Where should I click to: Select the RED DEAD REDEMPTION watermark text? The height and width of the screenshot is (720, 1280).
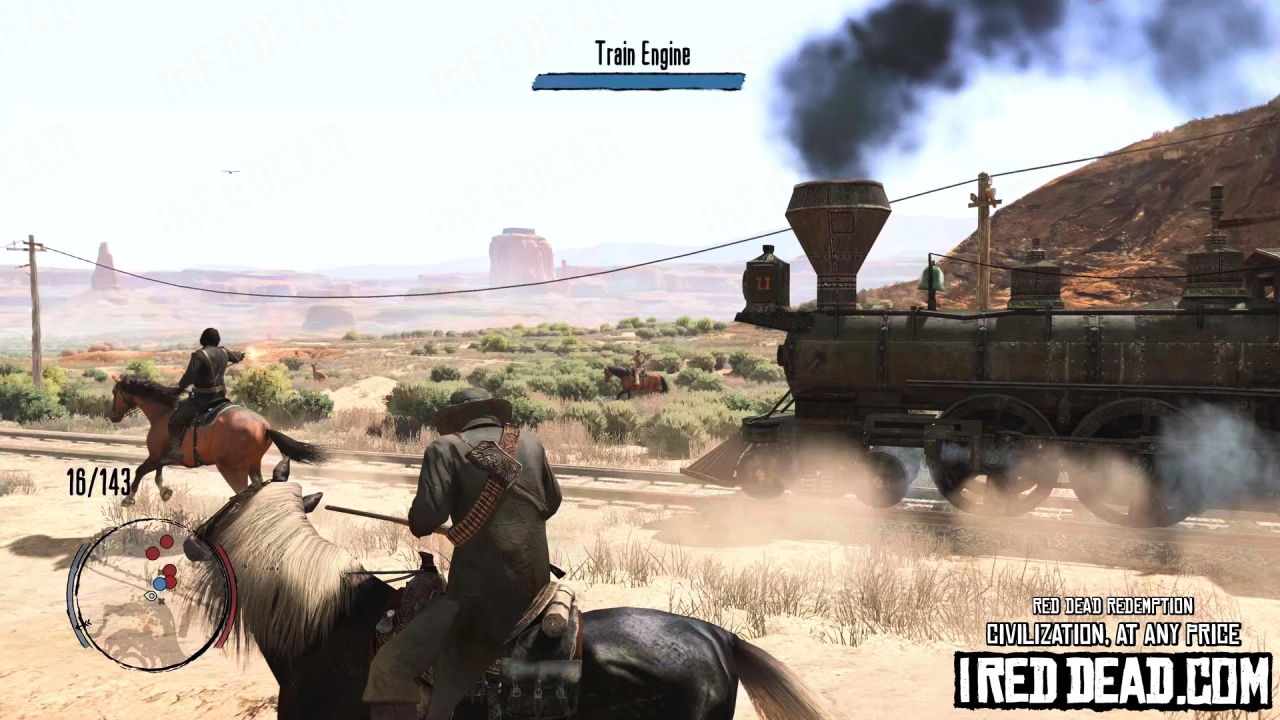pyautogui.click(x=1112, y=606)
